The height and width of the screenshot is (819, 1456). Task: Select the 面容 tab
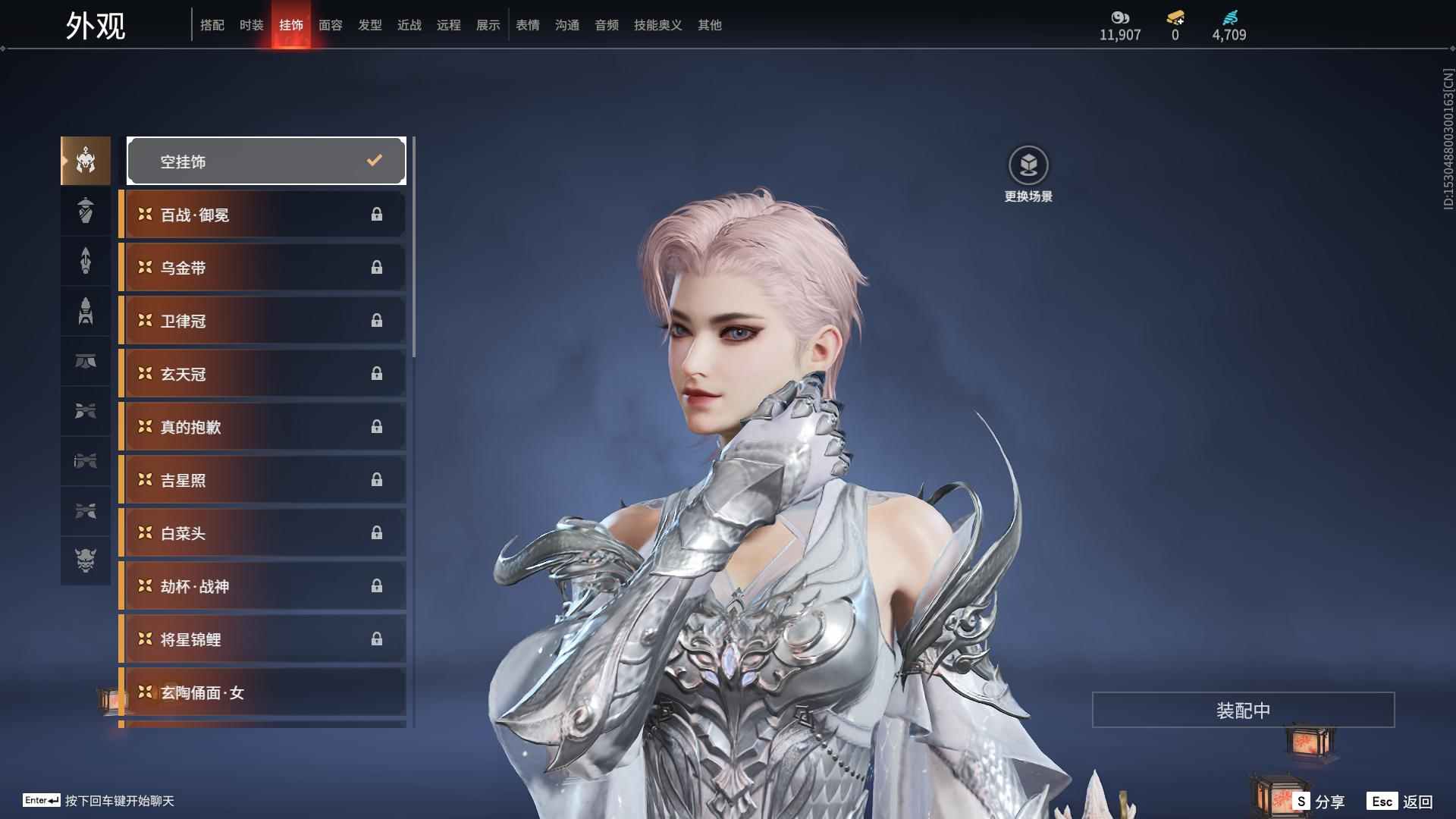330,25
